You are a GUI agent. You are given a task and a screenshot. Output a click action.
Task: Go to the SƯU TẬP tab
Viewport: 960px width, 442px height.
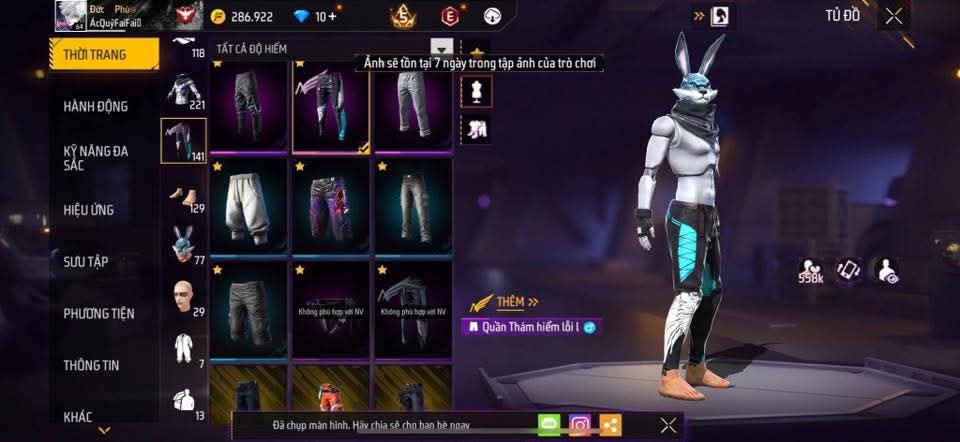[x=86, y=262]
